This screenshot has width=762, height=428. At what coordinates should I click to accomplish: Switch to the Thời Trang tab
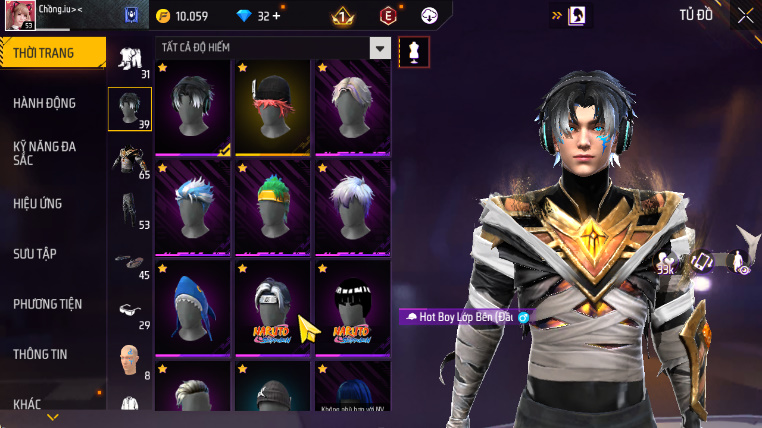[52, 53]
